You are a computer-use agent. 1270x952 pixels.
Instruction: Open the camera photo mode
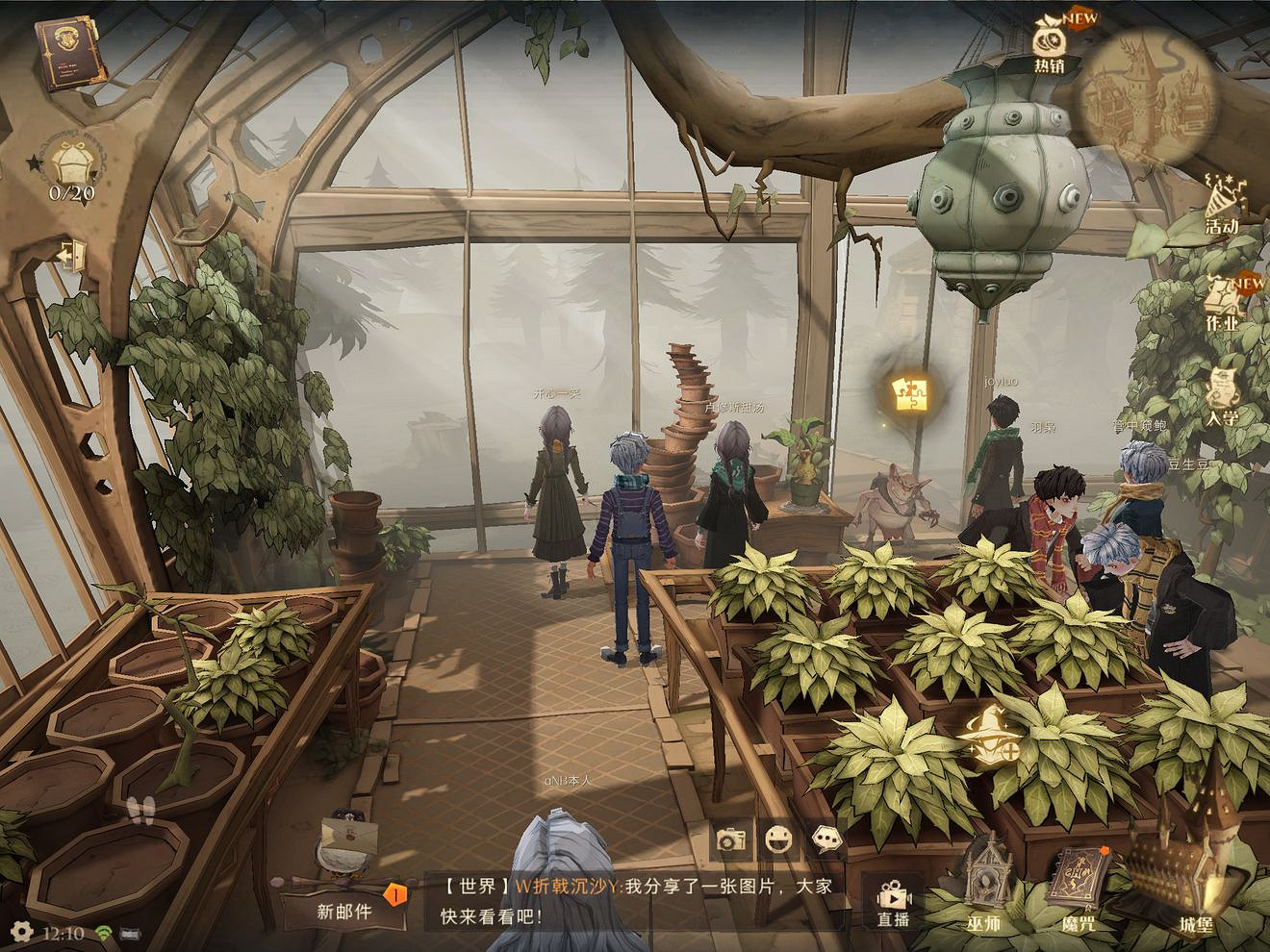[x=731, y=839]
